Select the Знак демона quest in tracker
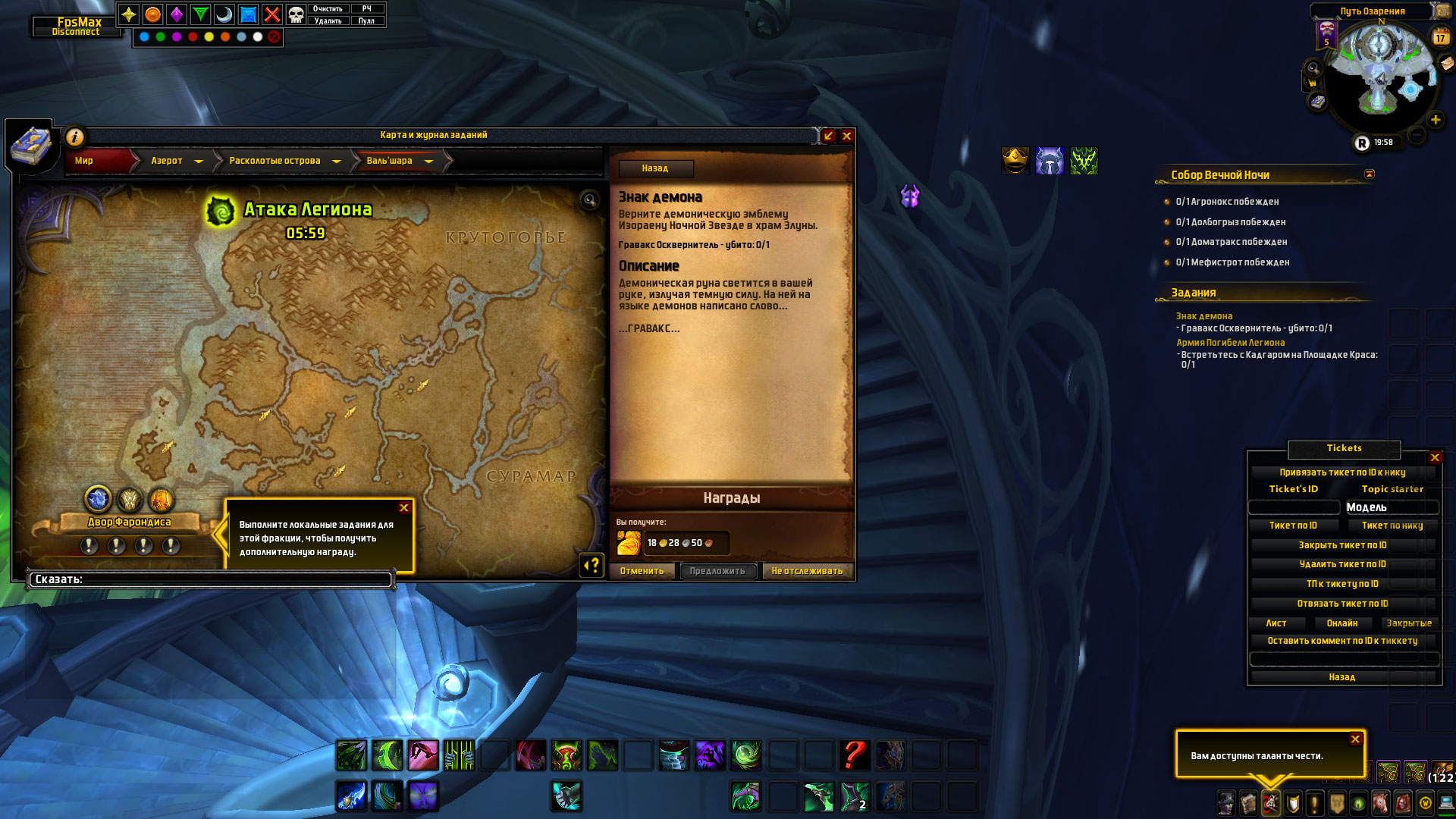This screenshot has height=819, width=1456. pyautogui.click(x=1204, y=316)
